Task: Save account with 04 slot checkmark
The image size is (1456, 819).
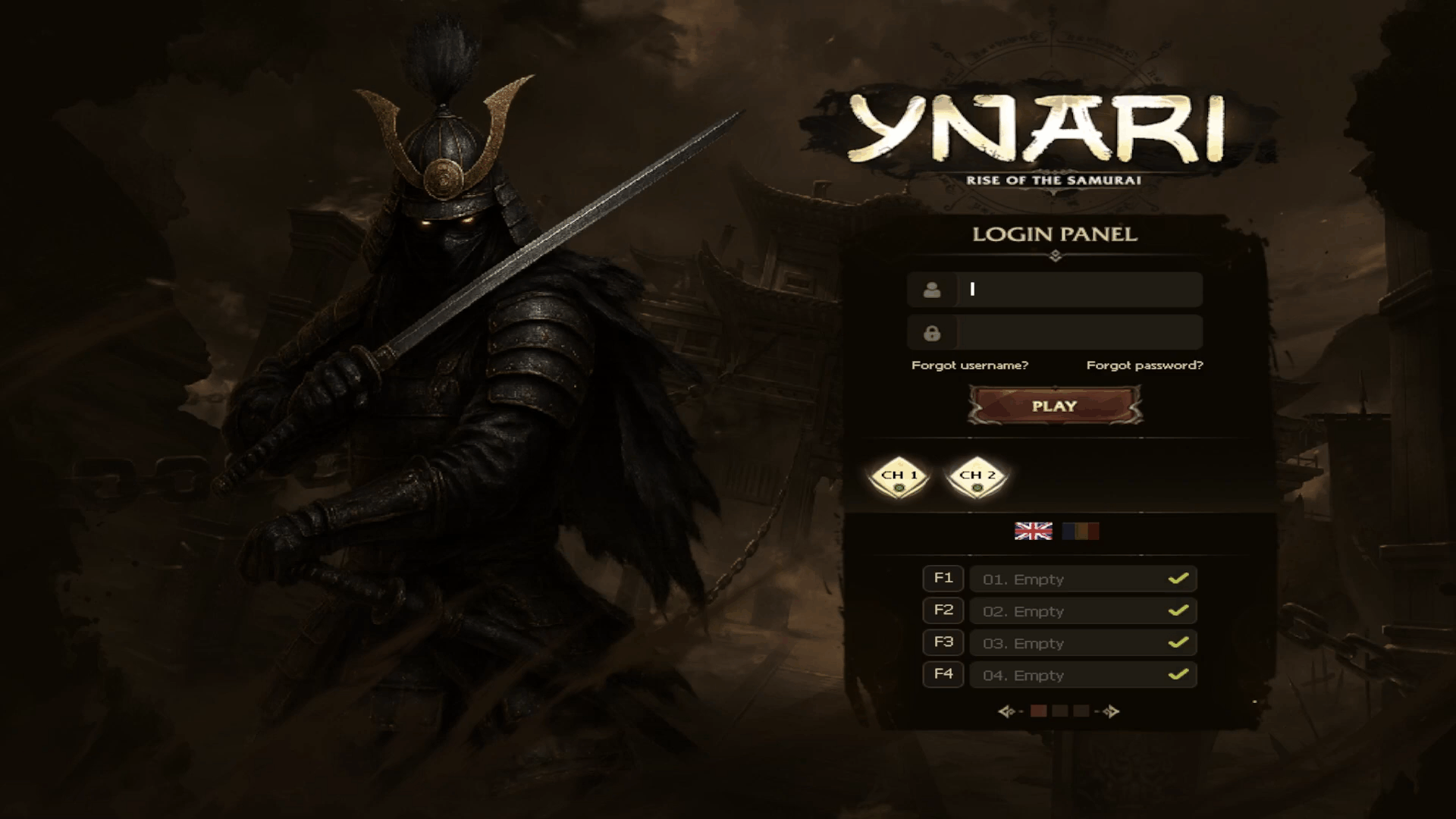Action: point(1178,675)
